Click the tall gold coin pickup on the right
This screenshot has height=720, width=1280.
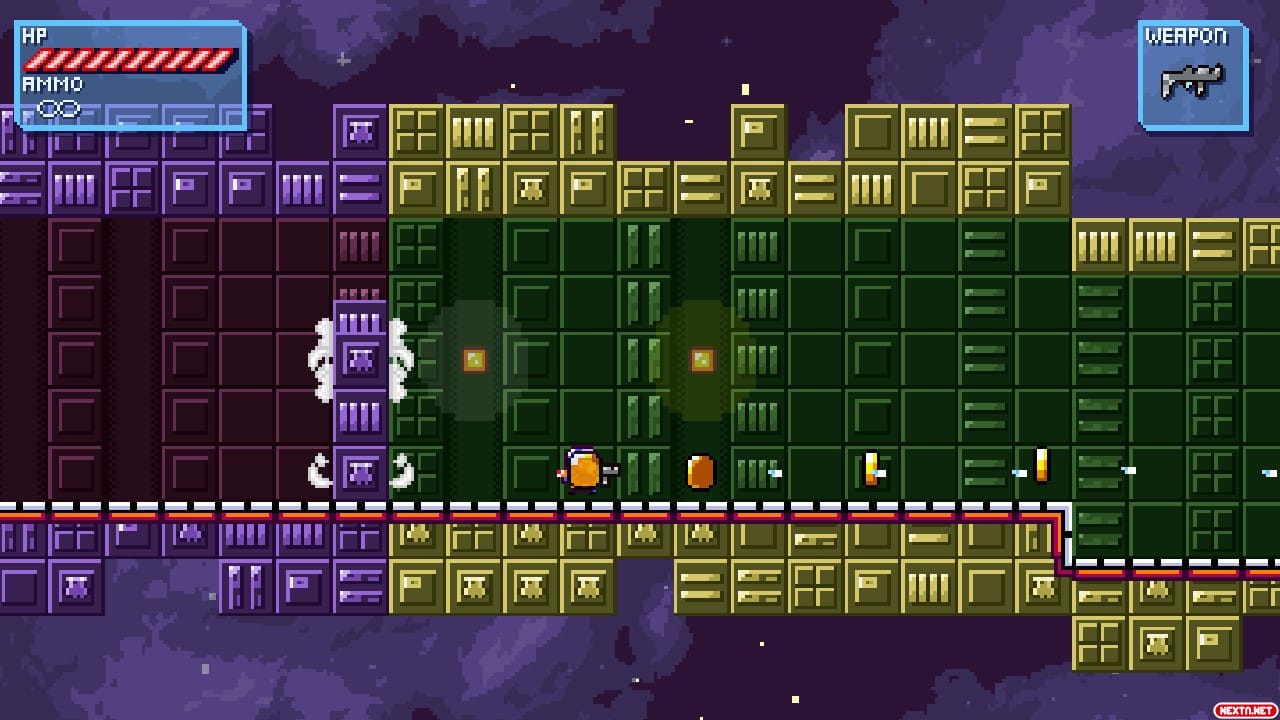[x=1041, y=465]
